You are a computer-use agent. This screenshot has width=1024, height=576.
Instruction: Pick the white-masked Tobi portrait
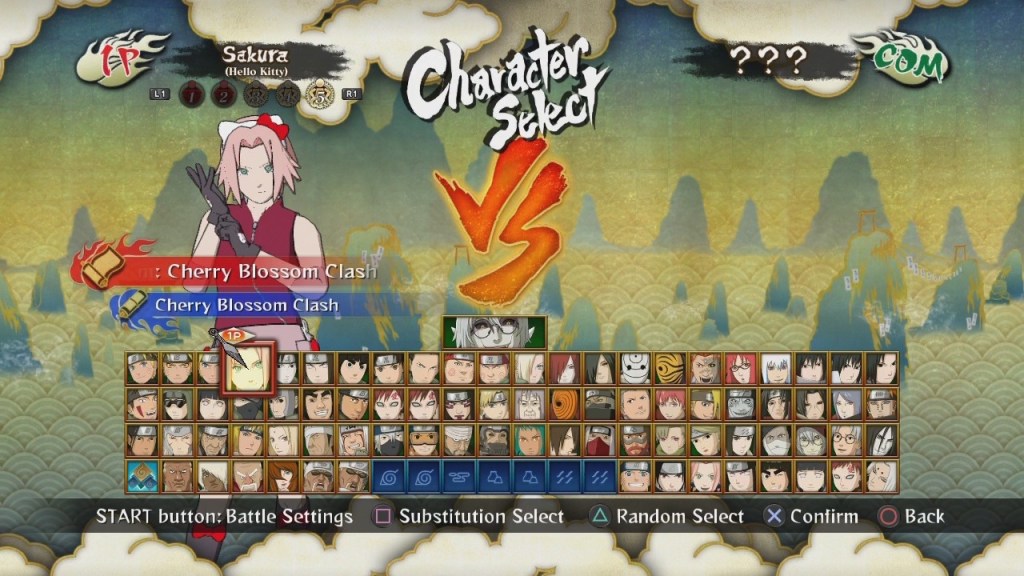634,369
